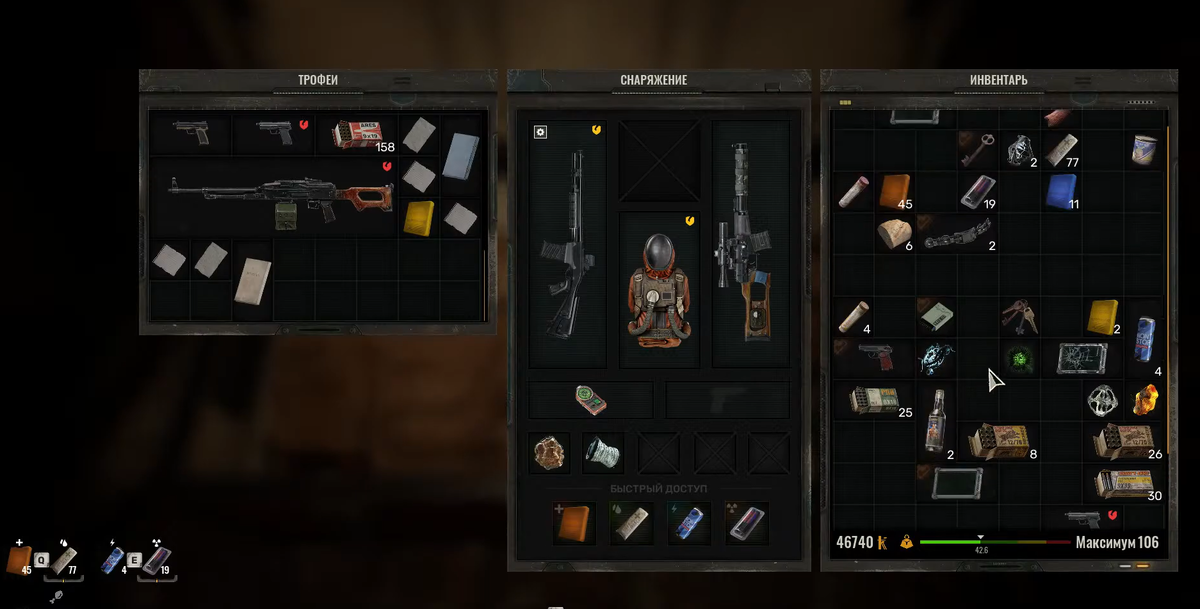The image size is (1200, 609).
Task: Choose the energy drink can quick-access slot
Action: pyautogui.click(x=689, y=523)
